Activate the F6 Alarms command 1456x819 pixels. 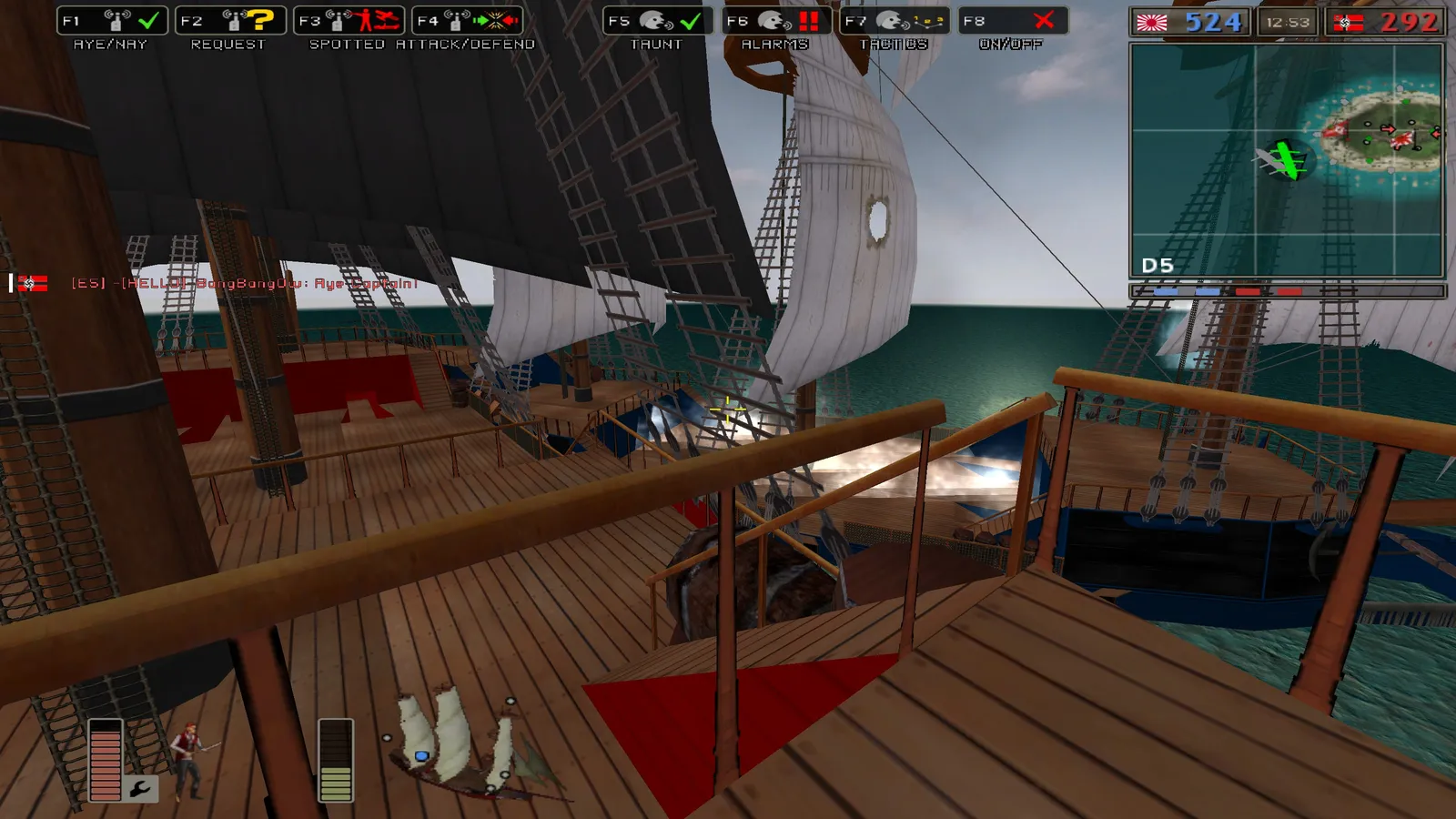[x=776, y=21]
